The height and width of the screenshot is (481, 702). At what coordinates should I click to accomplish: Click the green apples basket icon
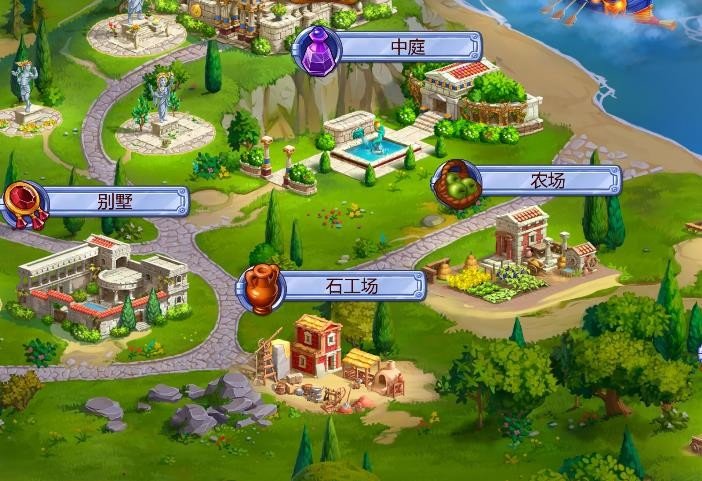(456, 182)
